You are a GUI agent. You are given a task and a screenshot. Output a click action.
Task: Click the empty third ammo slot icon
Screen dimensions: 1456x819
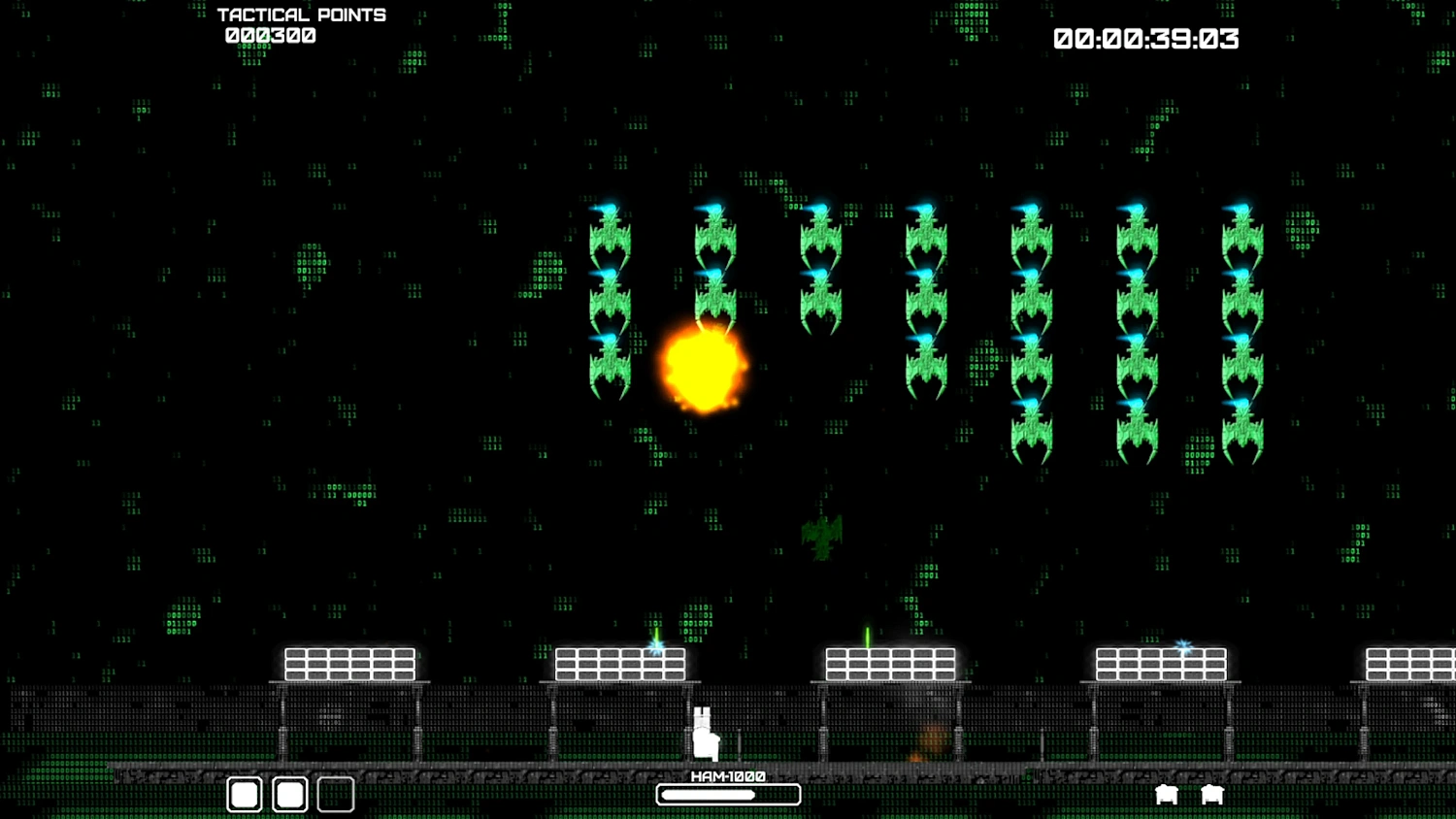[335, 794]
